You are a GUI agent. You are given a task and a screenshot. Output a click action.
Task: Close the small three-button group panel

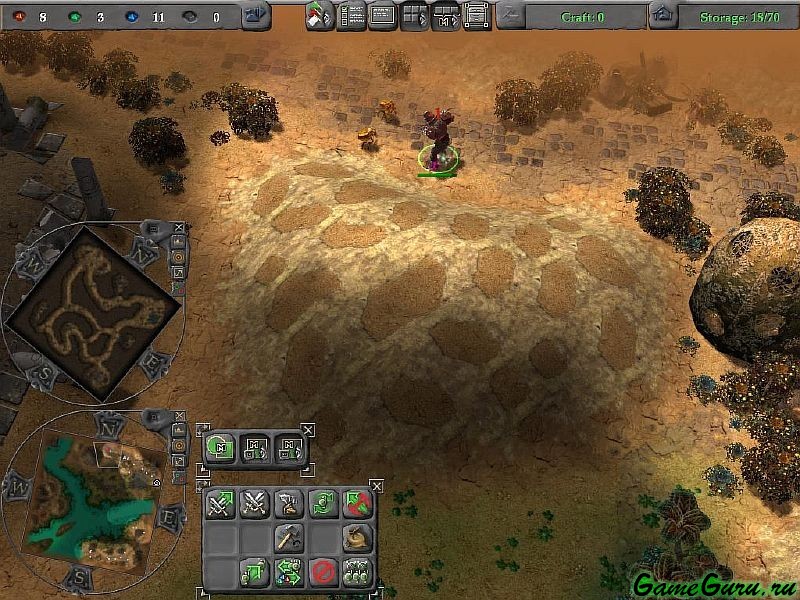click(307, 430)
